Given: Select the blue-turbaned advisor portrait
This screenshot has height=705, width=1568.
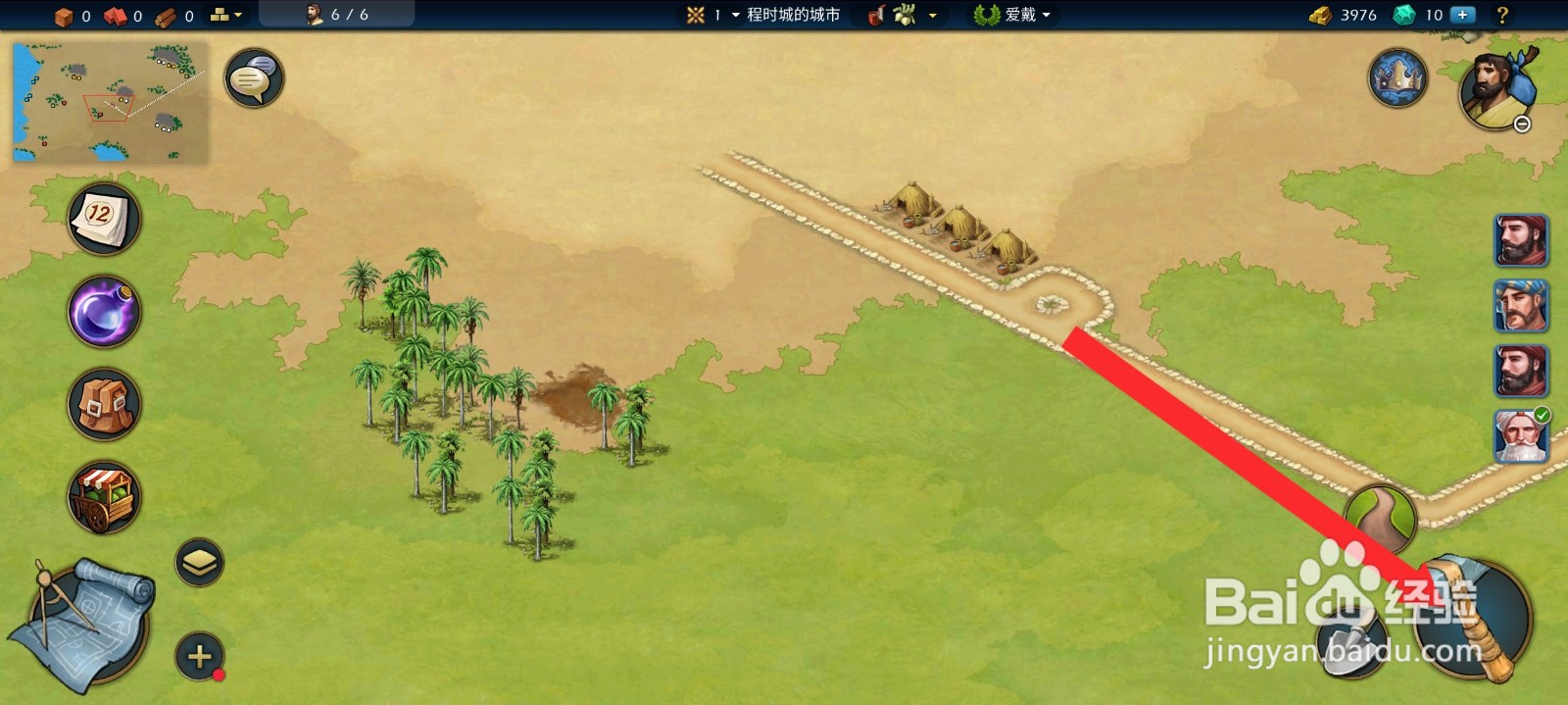Looking at the screenshot, I should click(1521, 306).
